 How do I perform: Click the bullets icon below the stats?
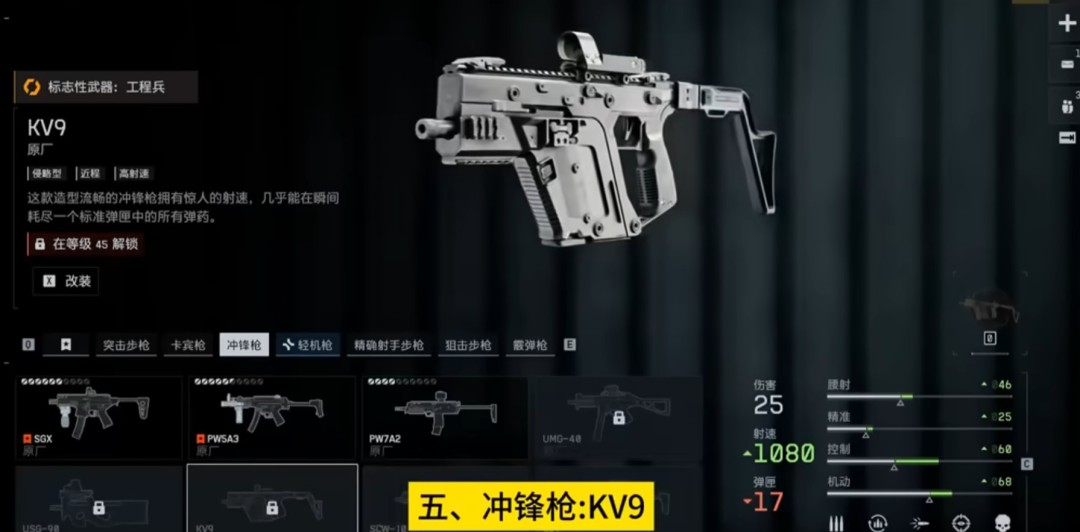pyautogui.click(x=836, y=523)
